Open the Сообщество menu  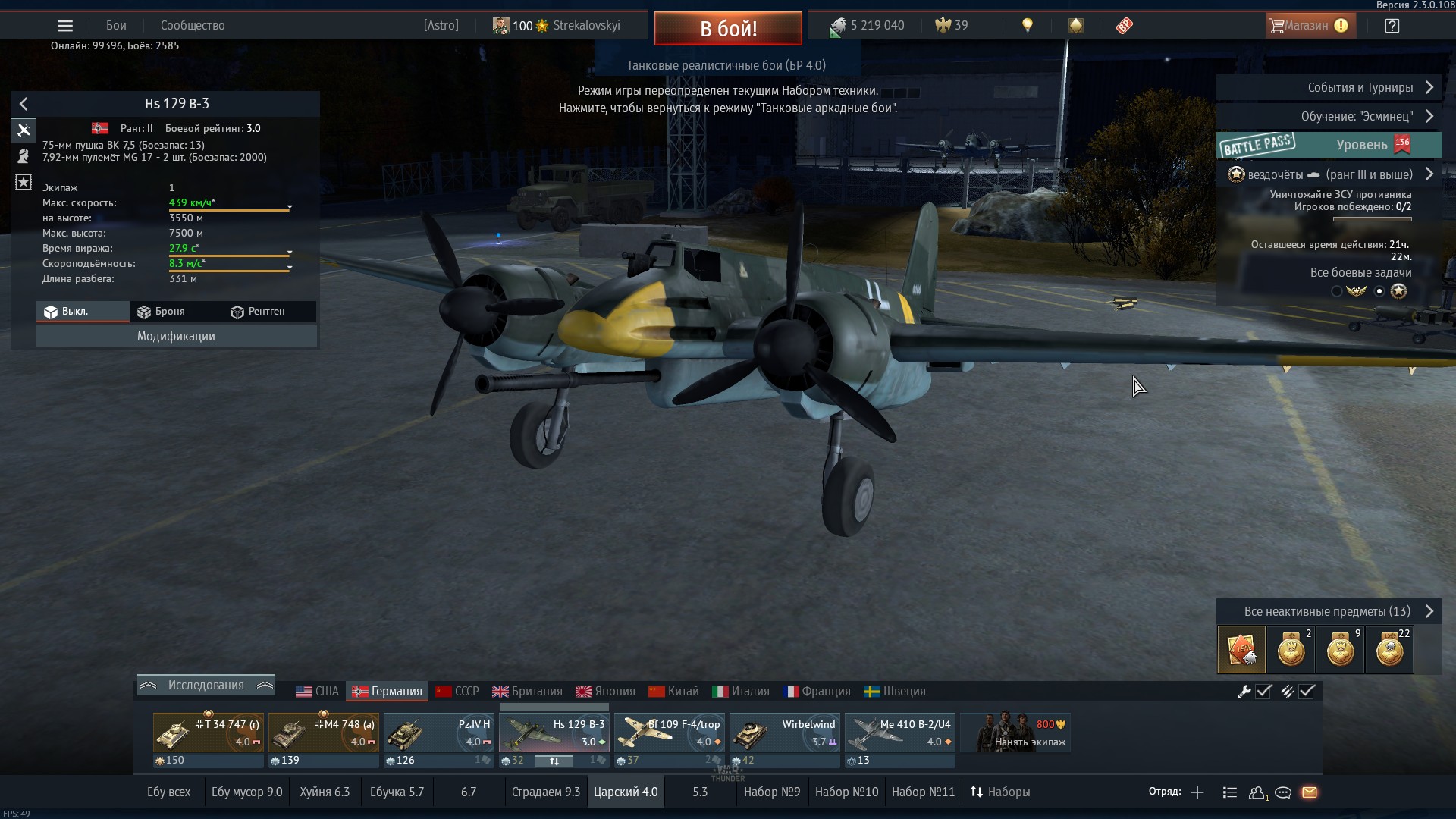(x=193, y=26)
